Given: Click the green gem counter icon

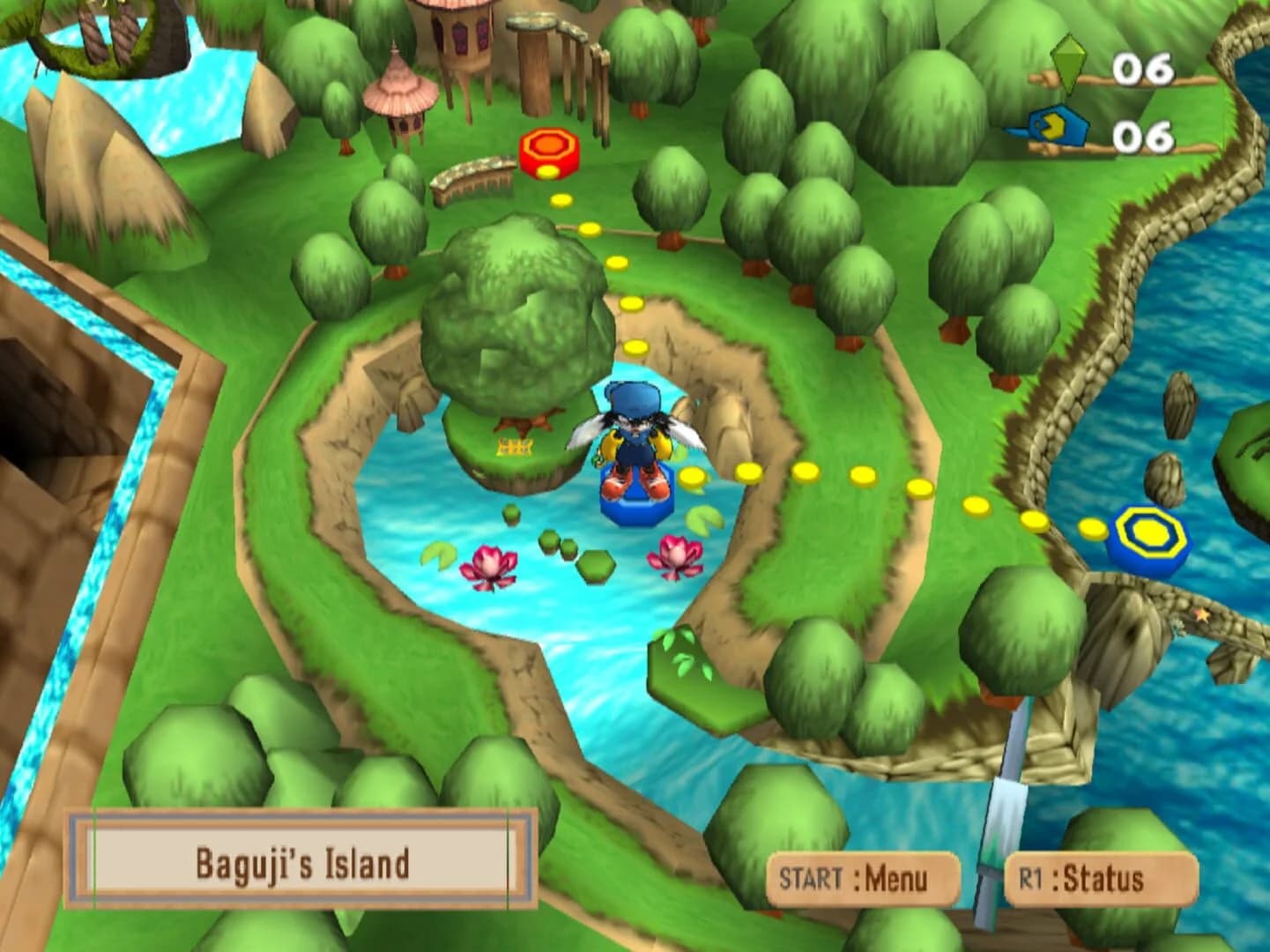Looking at the screenshot, I should pos(1069,63).
